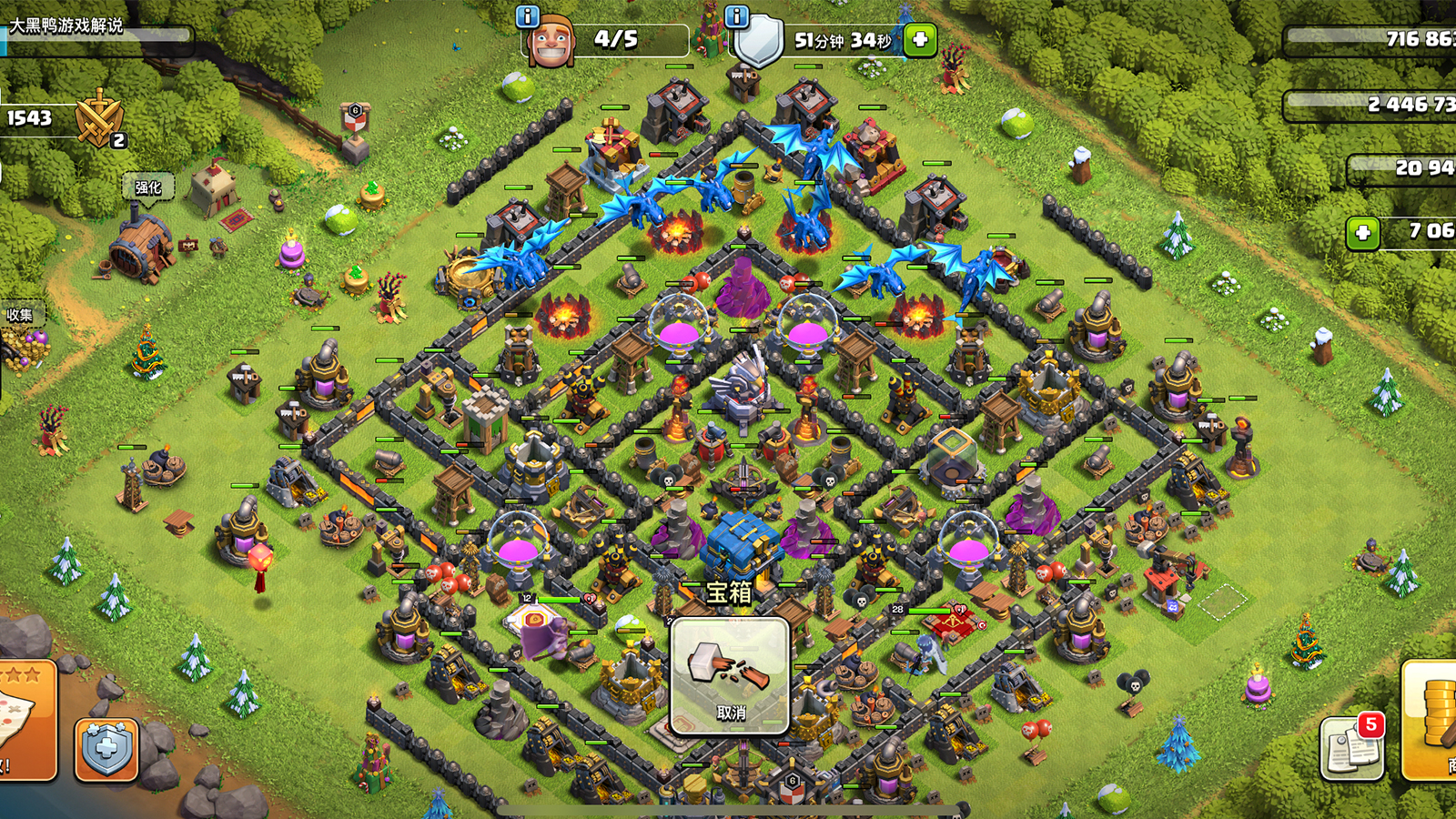Viewport: 1456px width, 819px height.
Task: Open the gold coin shop button
Action: point(1431,721)
